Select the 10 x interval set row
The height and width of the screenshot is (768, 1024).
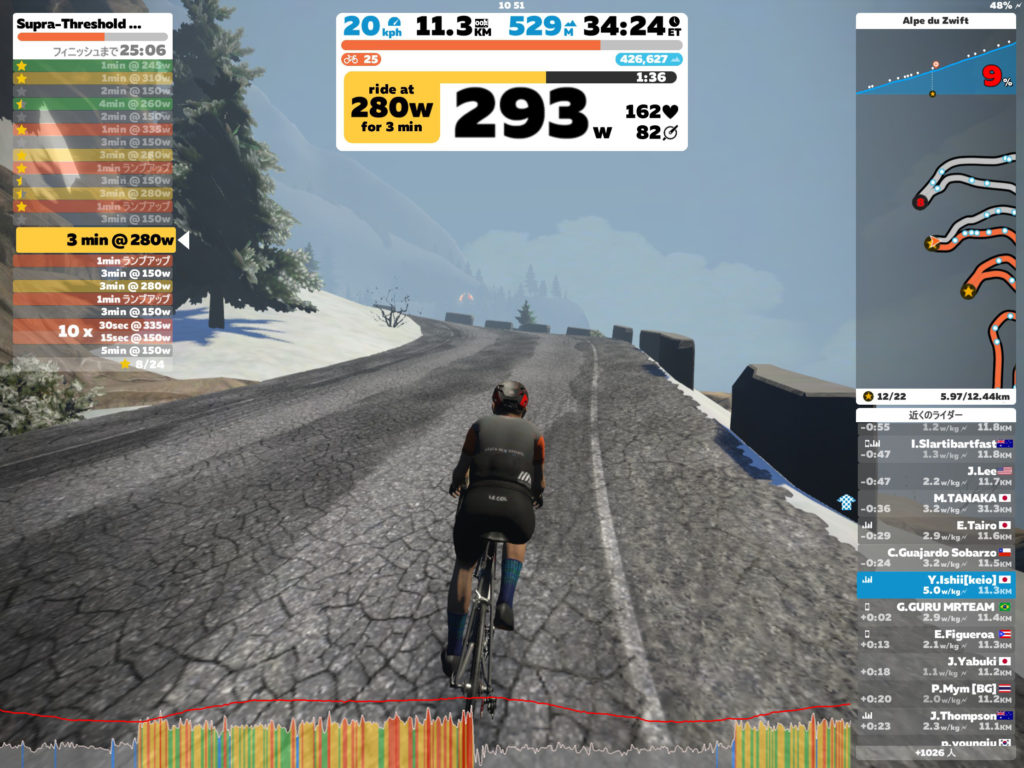(93, 331)
